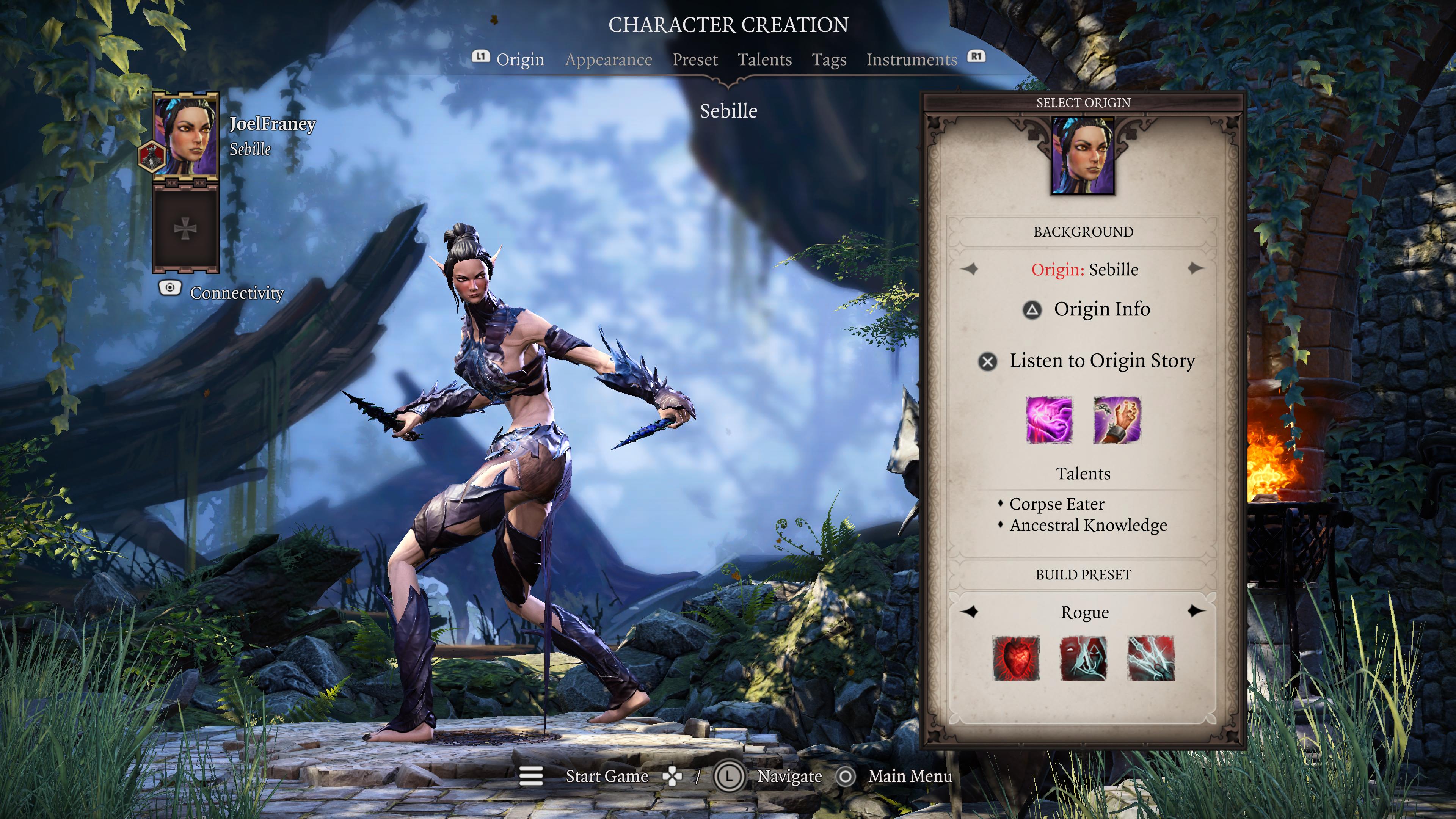Click Listen to Origin Story
Screen dimensions: 1456x819
(1102, 361)
